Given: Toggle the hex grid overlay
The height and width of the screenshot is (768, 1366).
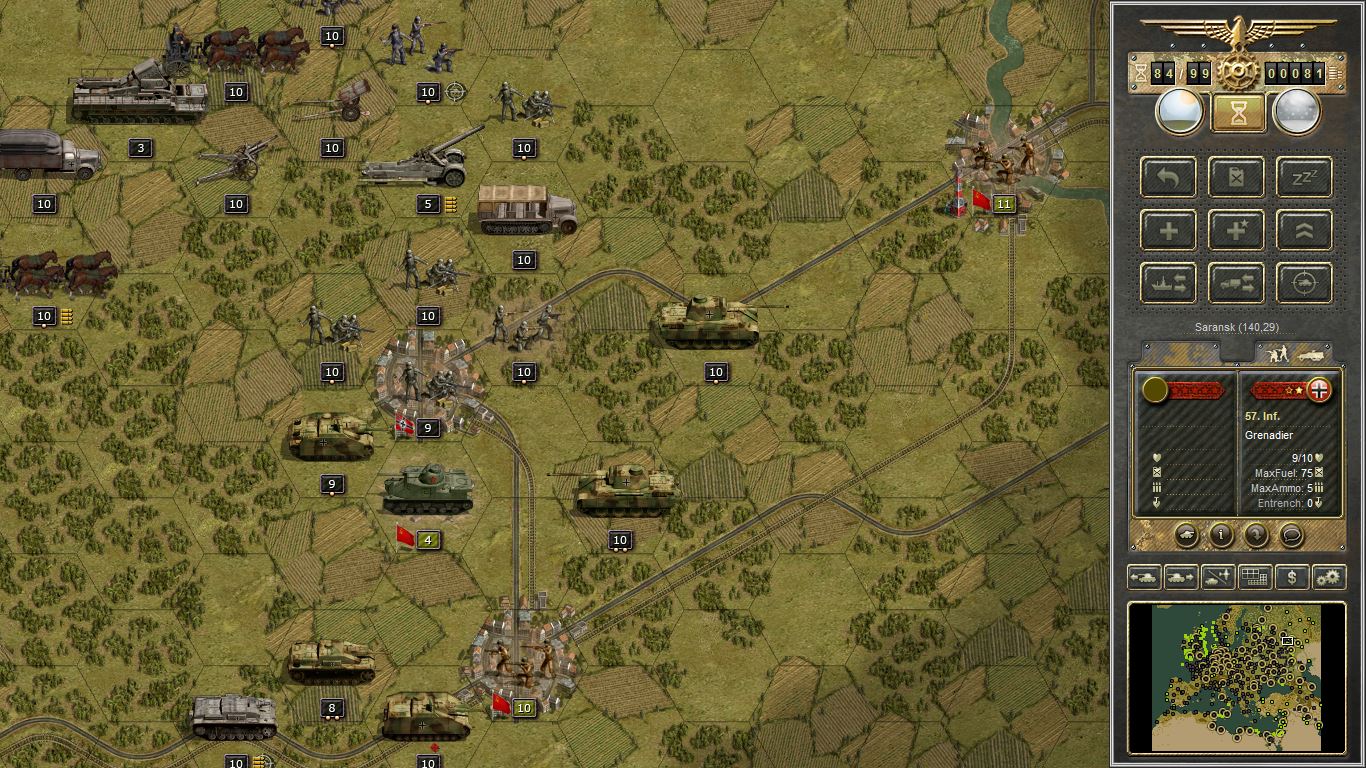Looking at the screenshot, I should point(1253,577).
